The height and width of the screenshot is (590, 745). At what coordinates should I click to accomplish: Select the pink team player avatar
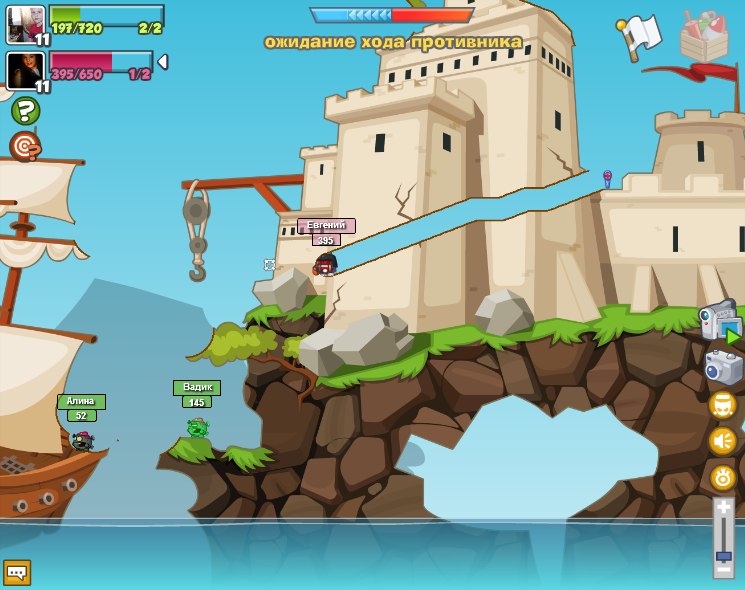(x=22, y=70)
